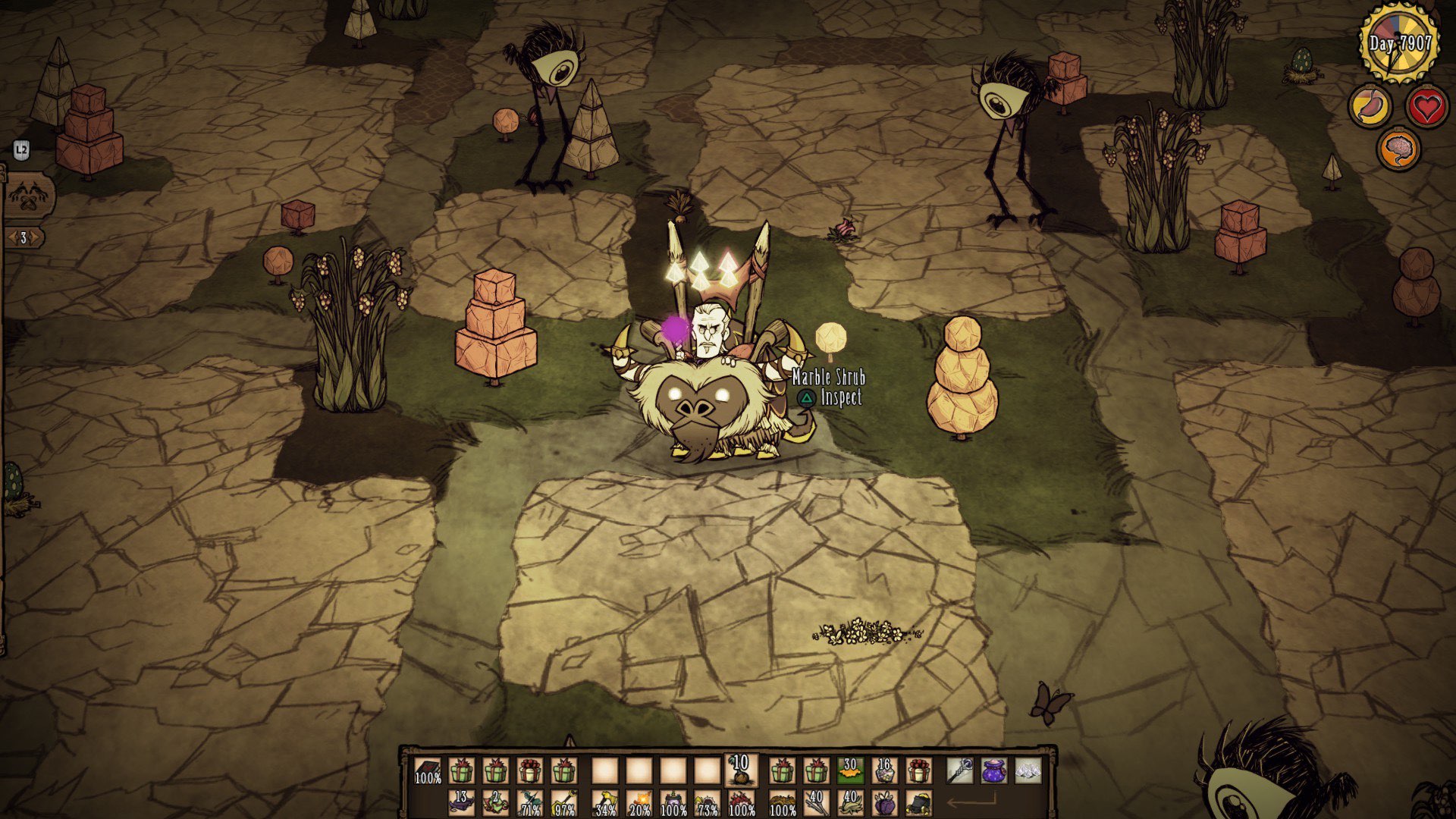Select the white crystal headgear slot
The width and height of the screenshot is (1456, 819).
pos(1028,771)
